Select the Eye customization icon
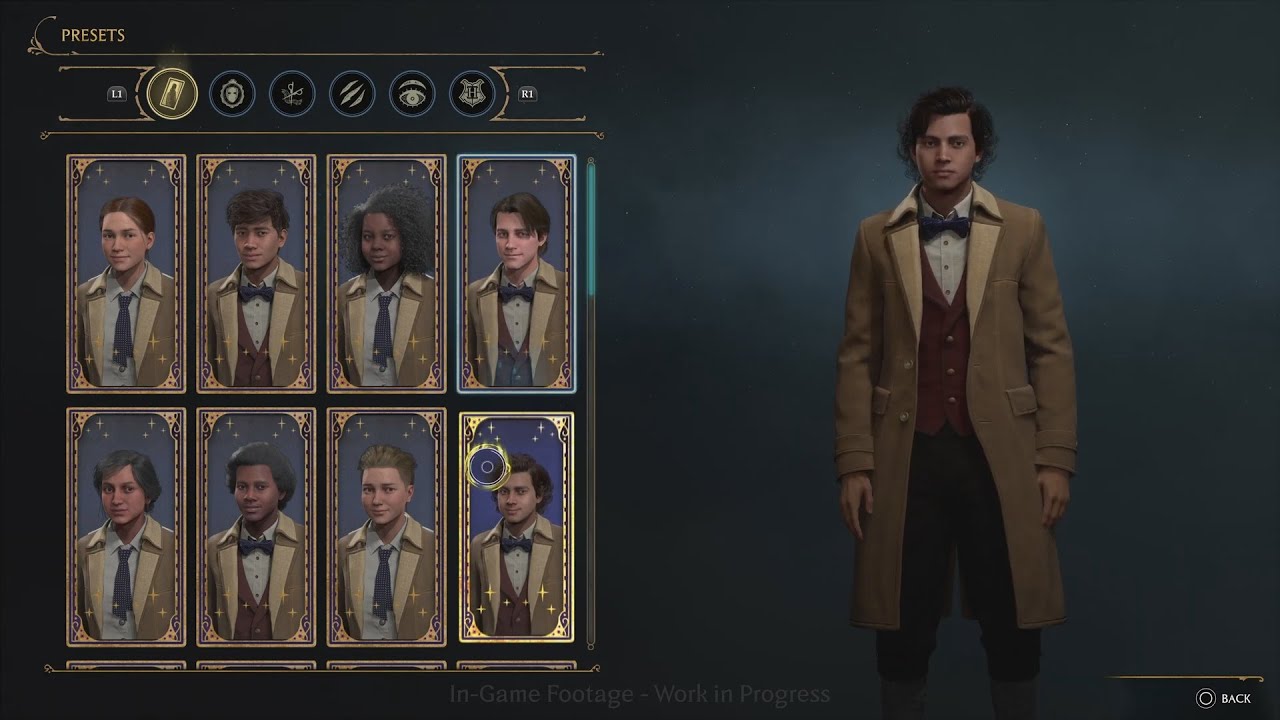1280x720 pixels. coord(412,94)
